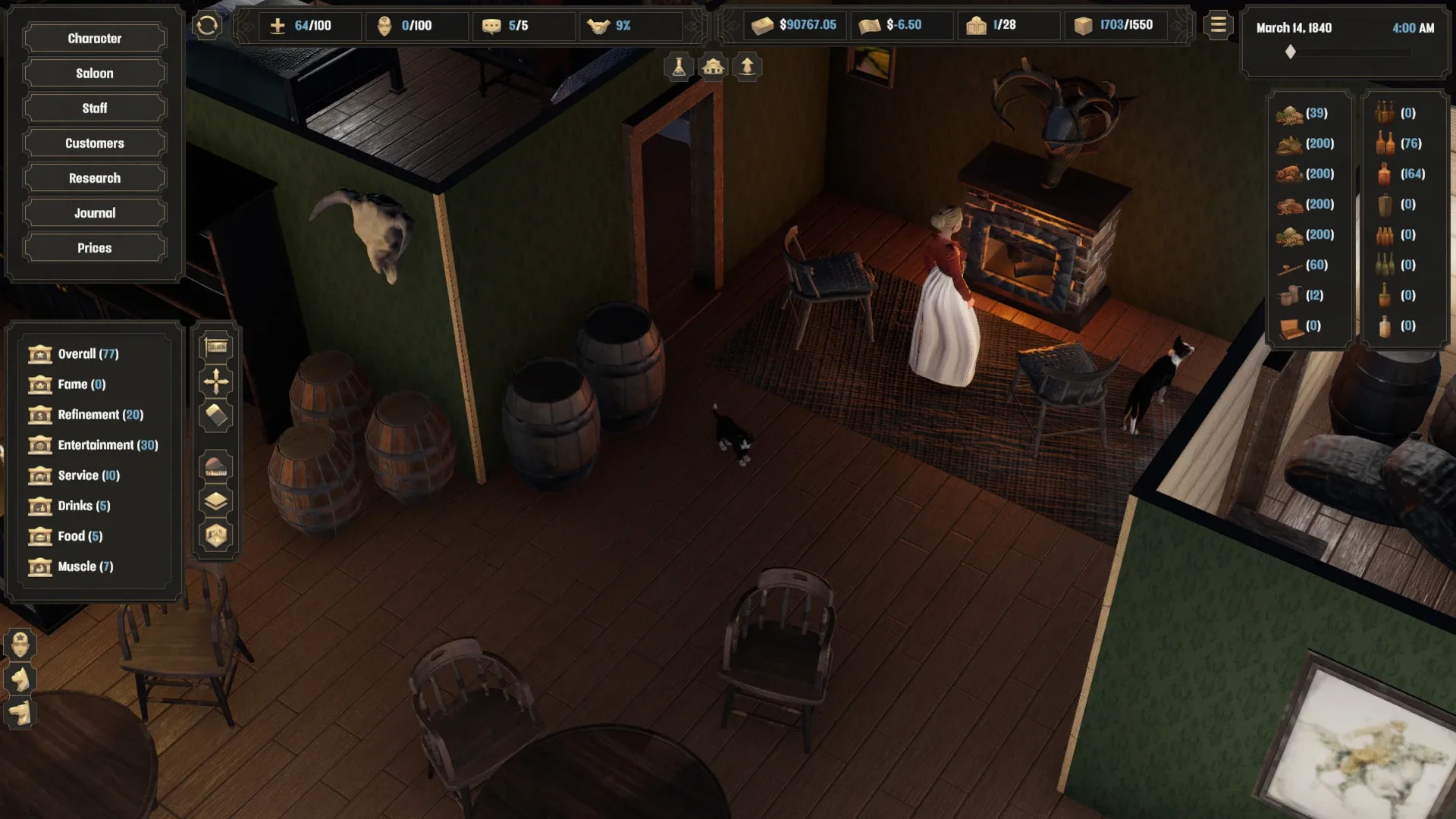Screen dimensions: 1456x819
Task: Select the Entertainment rating entry
Action: (107, 445)
